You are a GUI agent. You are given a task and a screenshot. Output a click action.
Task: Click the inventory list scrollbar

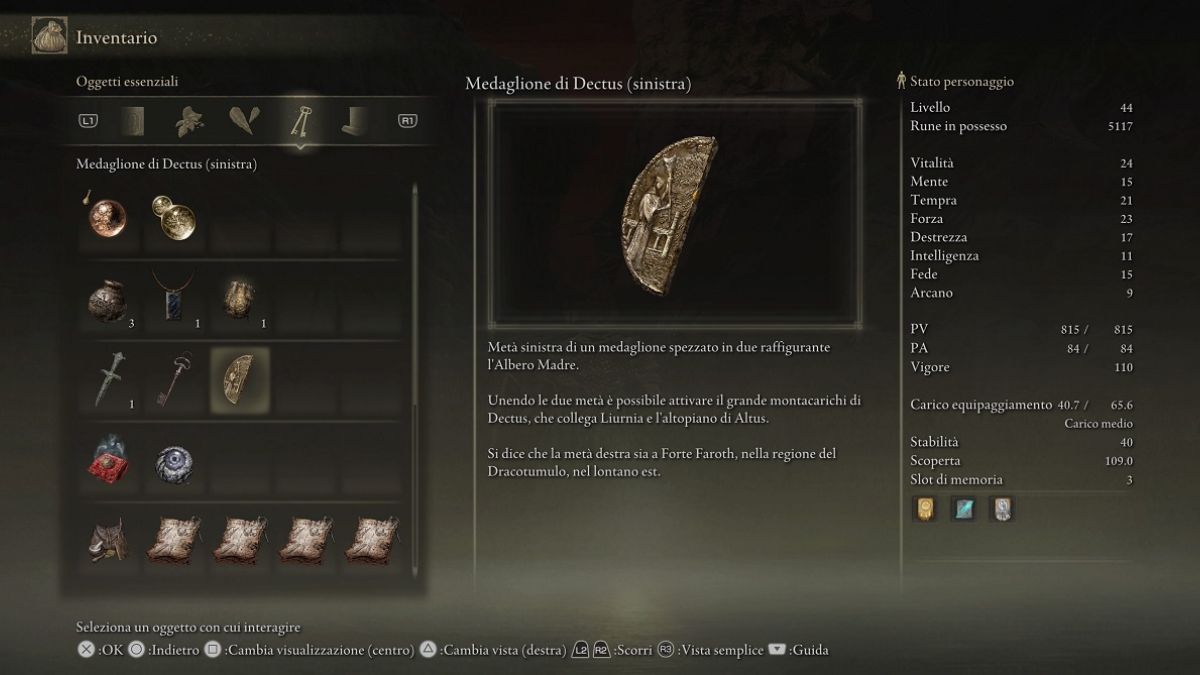[415, 380]
